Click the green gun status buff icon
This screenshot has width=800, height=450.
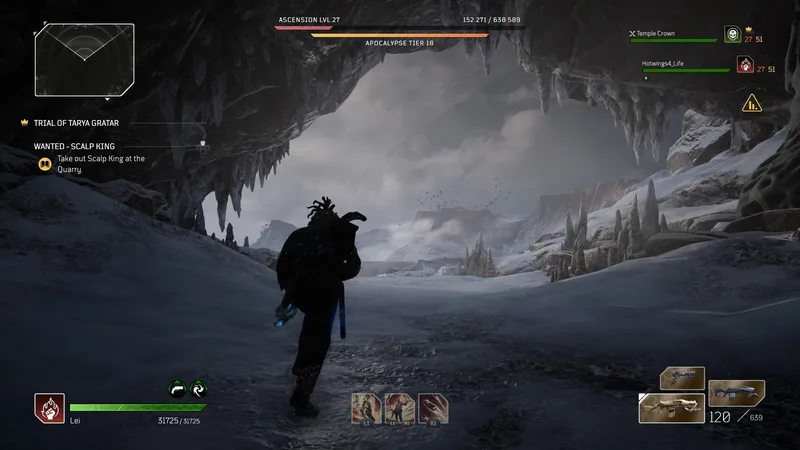(x=176, y=390)
